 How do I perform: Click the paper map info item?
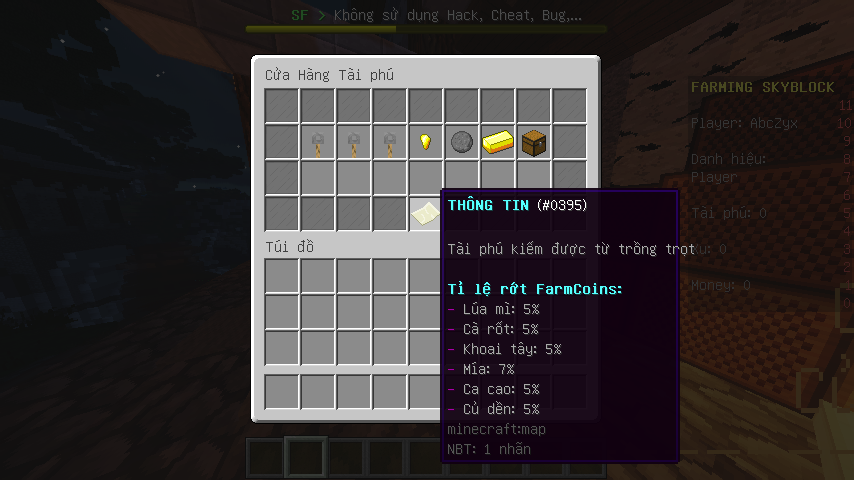pos(426,213)
